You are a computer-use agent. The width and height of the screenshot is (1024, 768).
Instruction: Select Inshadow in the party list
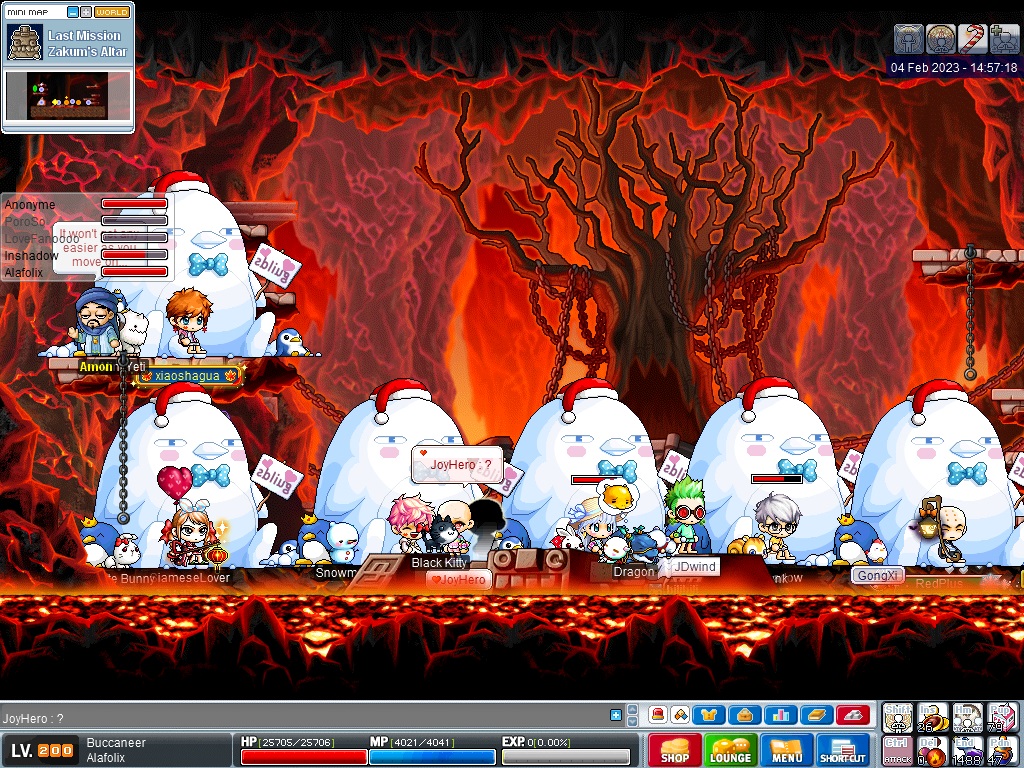(x=31, y=256)
